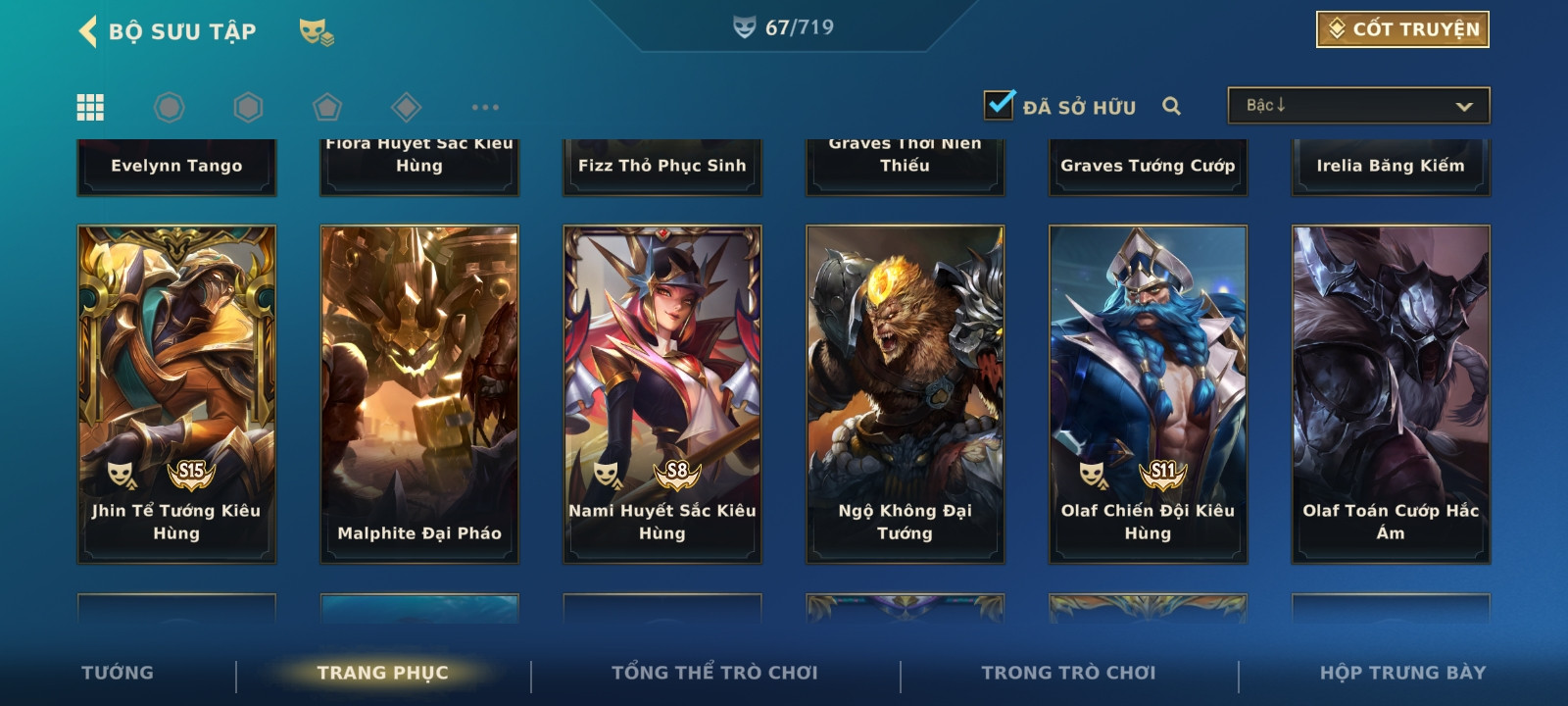Open the Trong Trò Chơi tab
Screen dimensions: 1568x706
[1068, 673]
